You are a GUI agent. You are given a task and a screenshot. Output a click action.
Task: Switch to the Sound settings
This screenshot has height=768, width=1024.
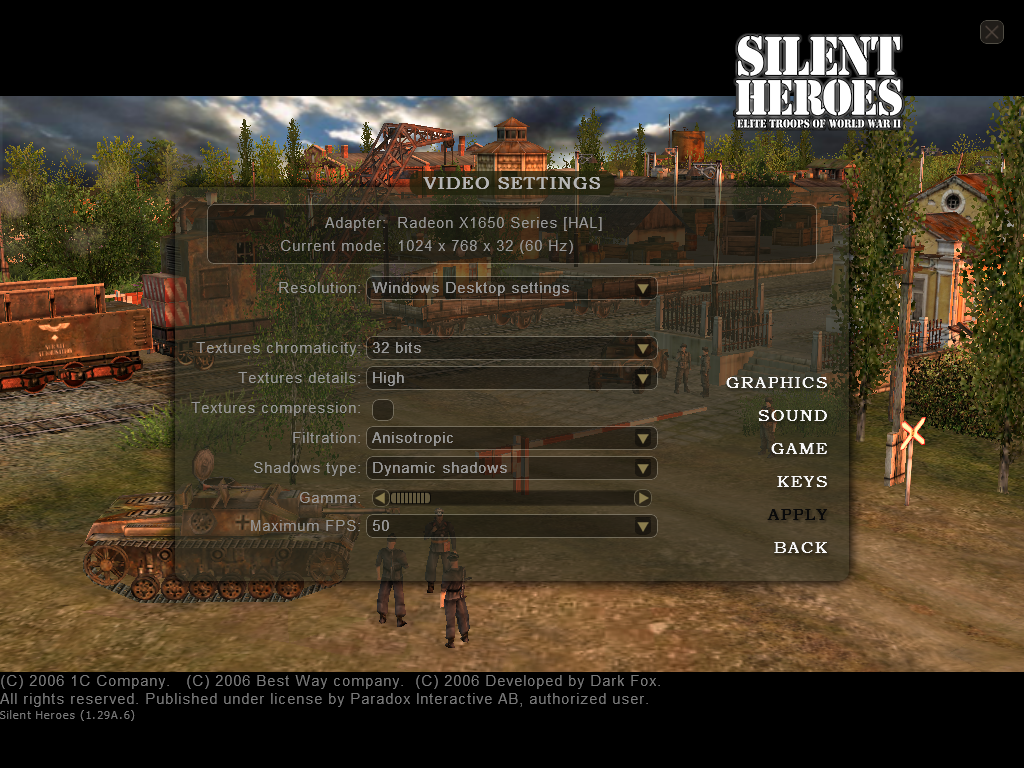click(x=792, y=415)
